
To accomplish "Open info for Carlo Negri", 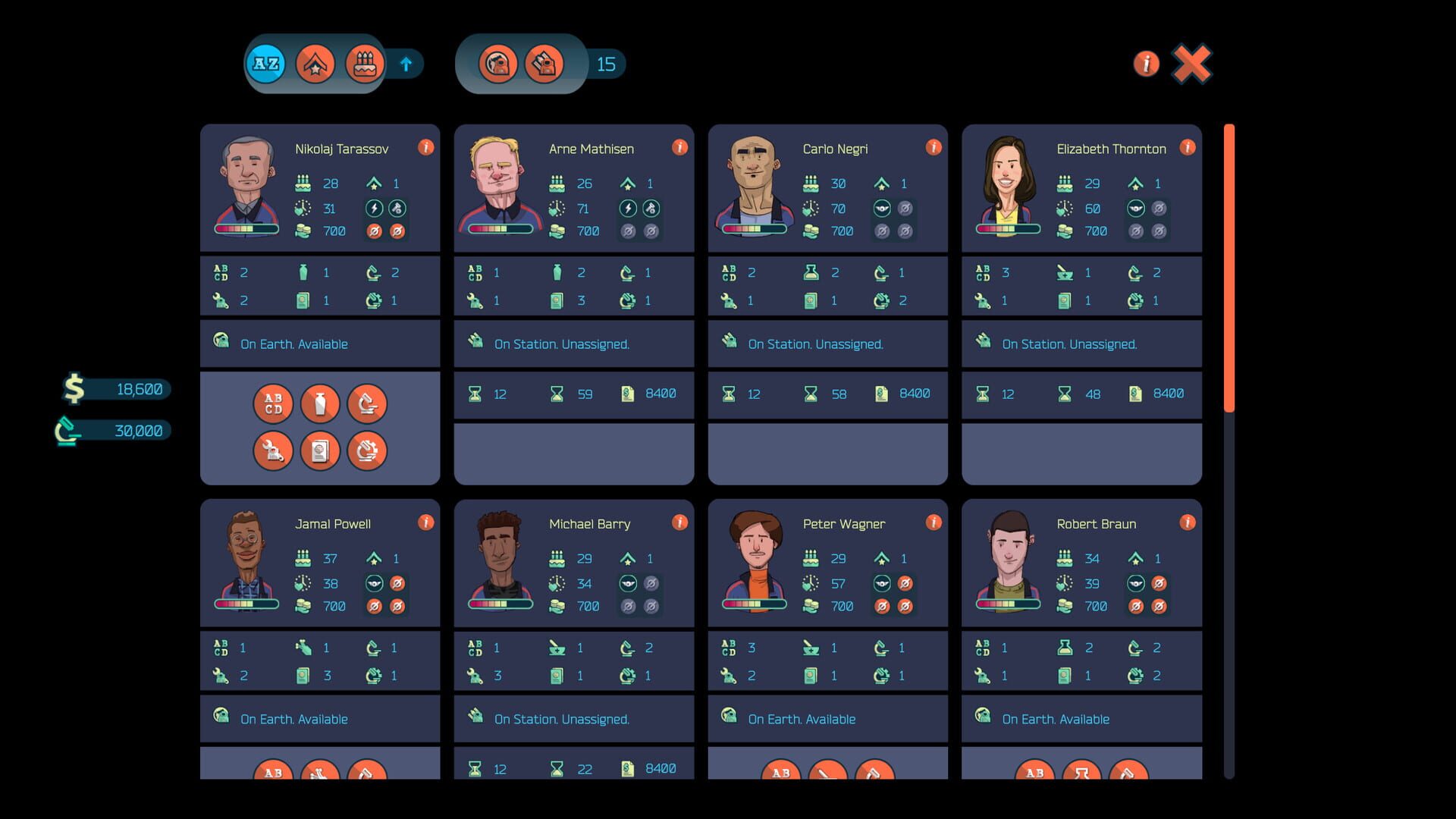I will (x=934, y=148).
